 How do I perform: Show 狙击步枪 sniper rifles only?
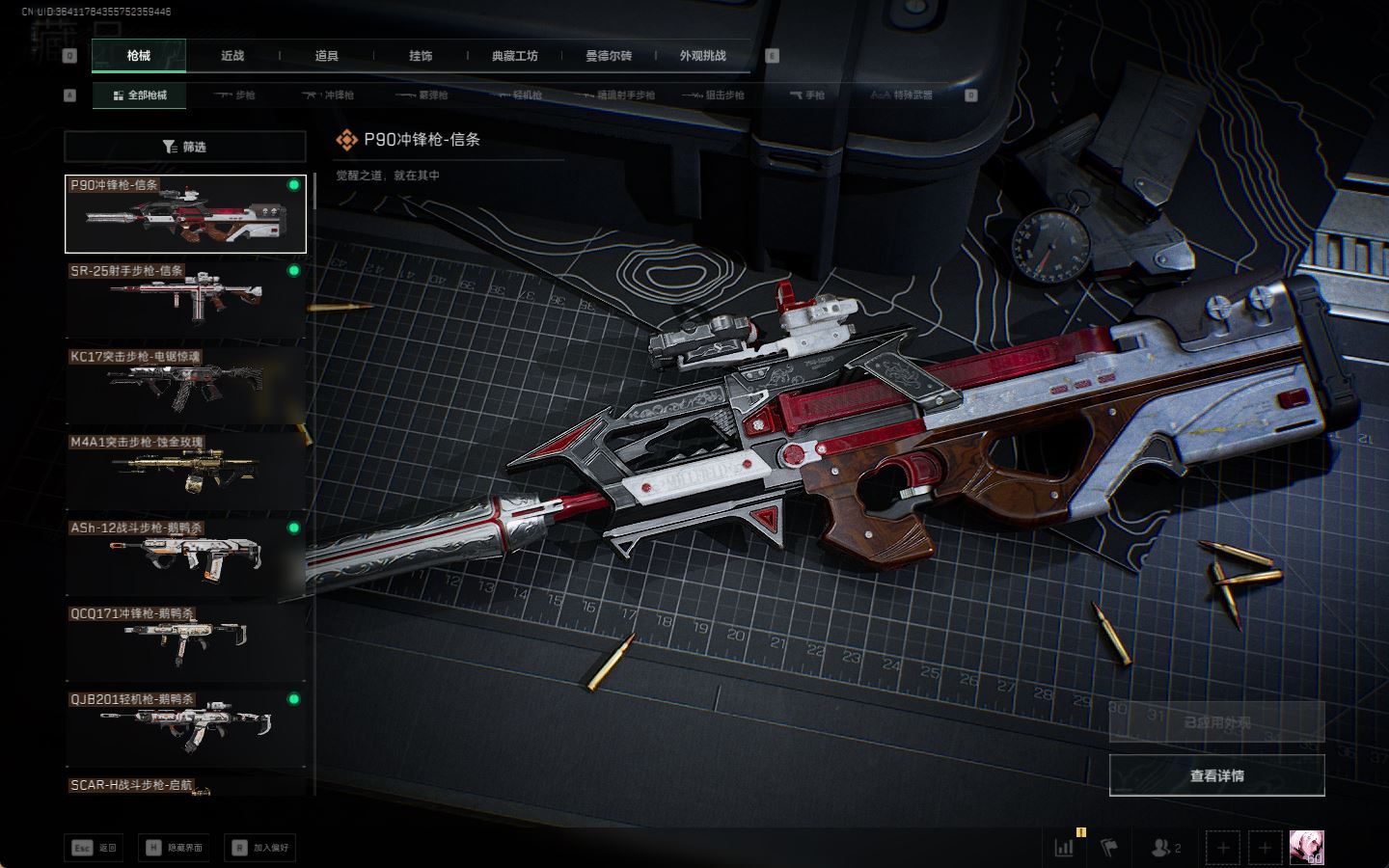[x=714, y=95]
